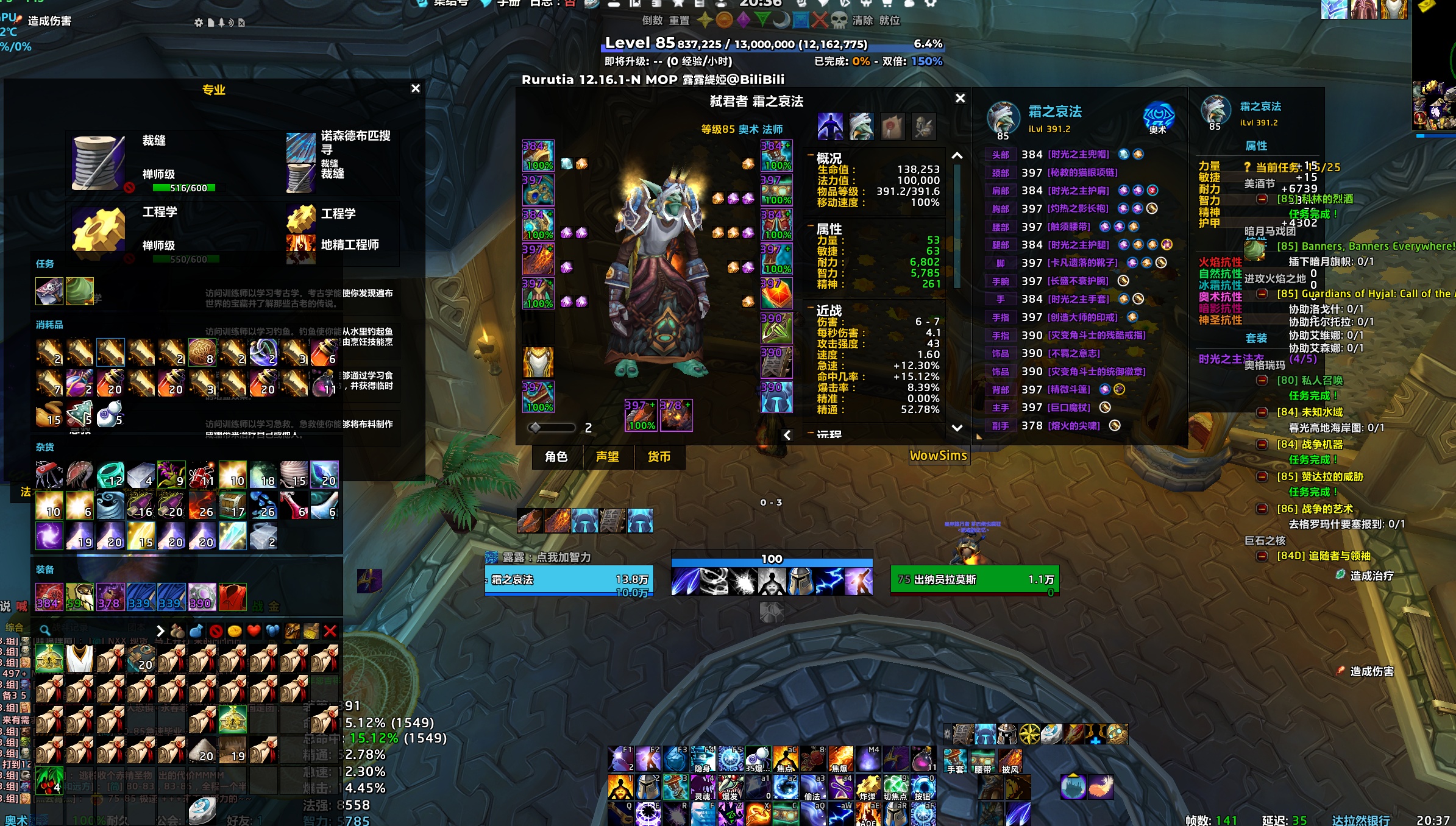Open the 工程学 engineering gear icon

pyautogui.click(x=98, y=229)
